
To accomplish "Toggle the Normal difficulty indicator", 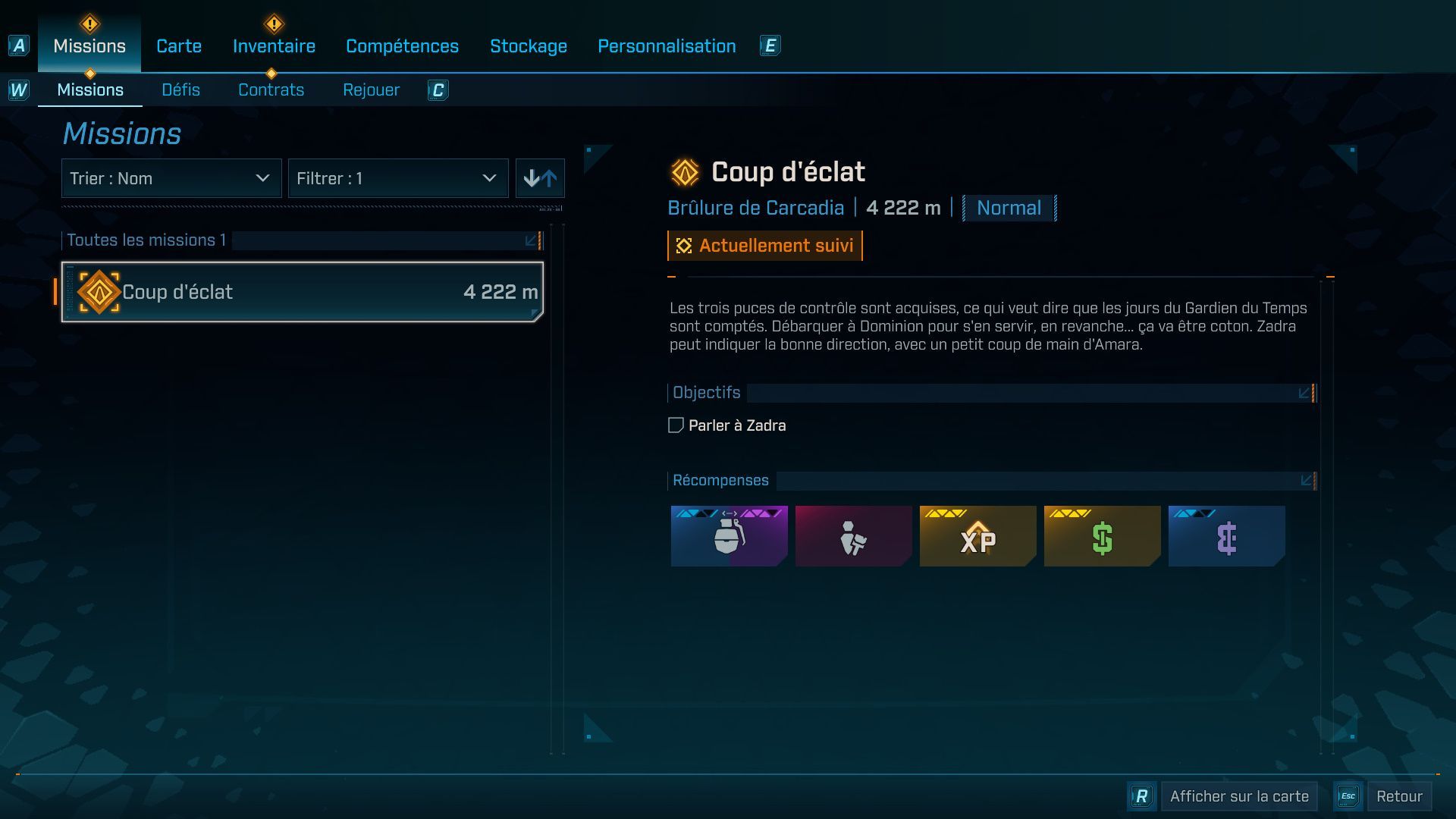I will 1008,208.
